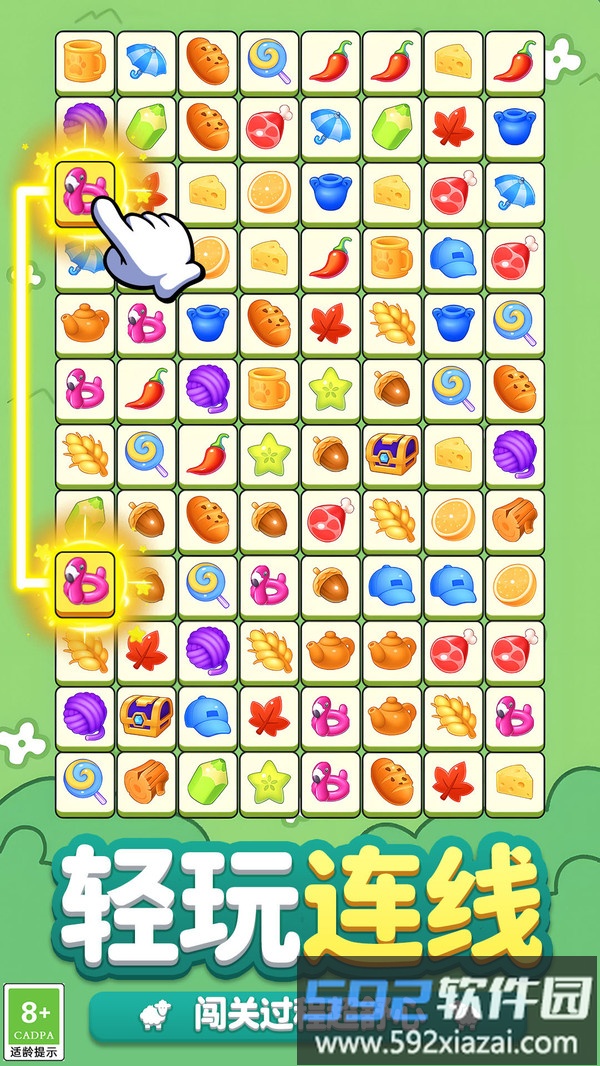Pick the star tile between mug and acorn

click(331, 388)
